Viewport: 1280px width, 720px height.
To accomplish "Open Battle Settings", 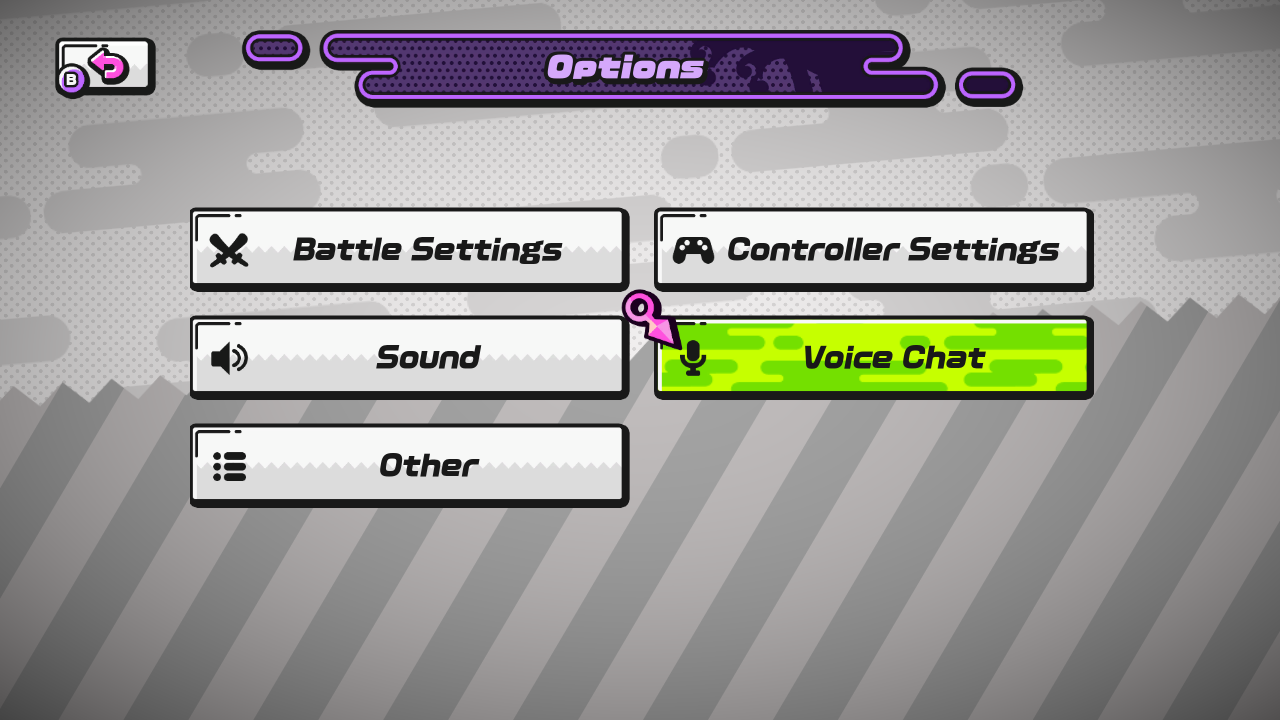I will 408,248.
